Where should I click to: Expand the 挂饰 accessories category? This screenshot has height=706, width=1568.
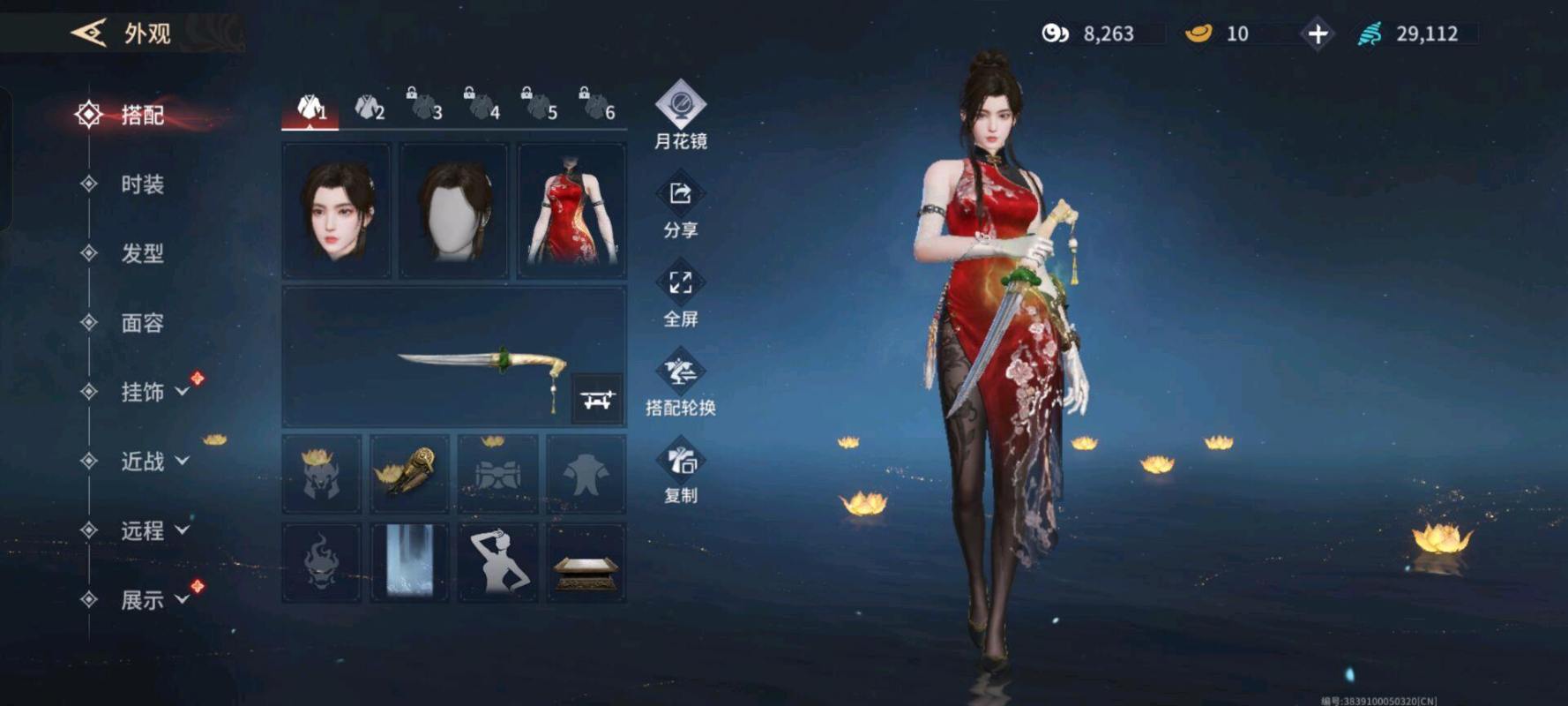pyautogui.click(x=153, y=392)
